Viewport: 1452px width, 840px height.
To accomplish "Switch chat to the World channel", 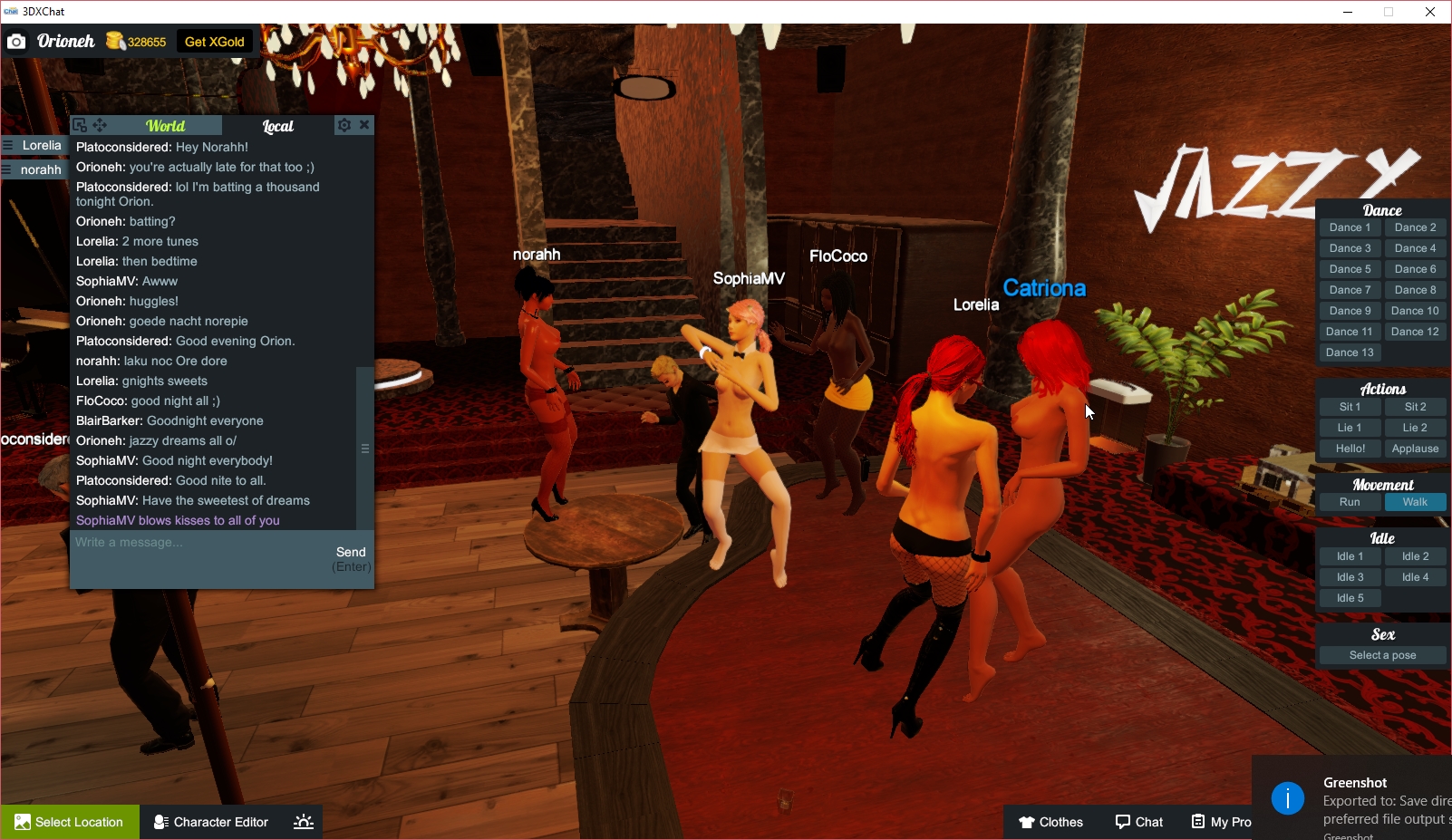I will (x=164, y=125).
